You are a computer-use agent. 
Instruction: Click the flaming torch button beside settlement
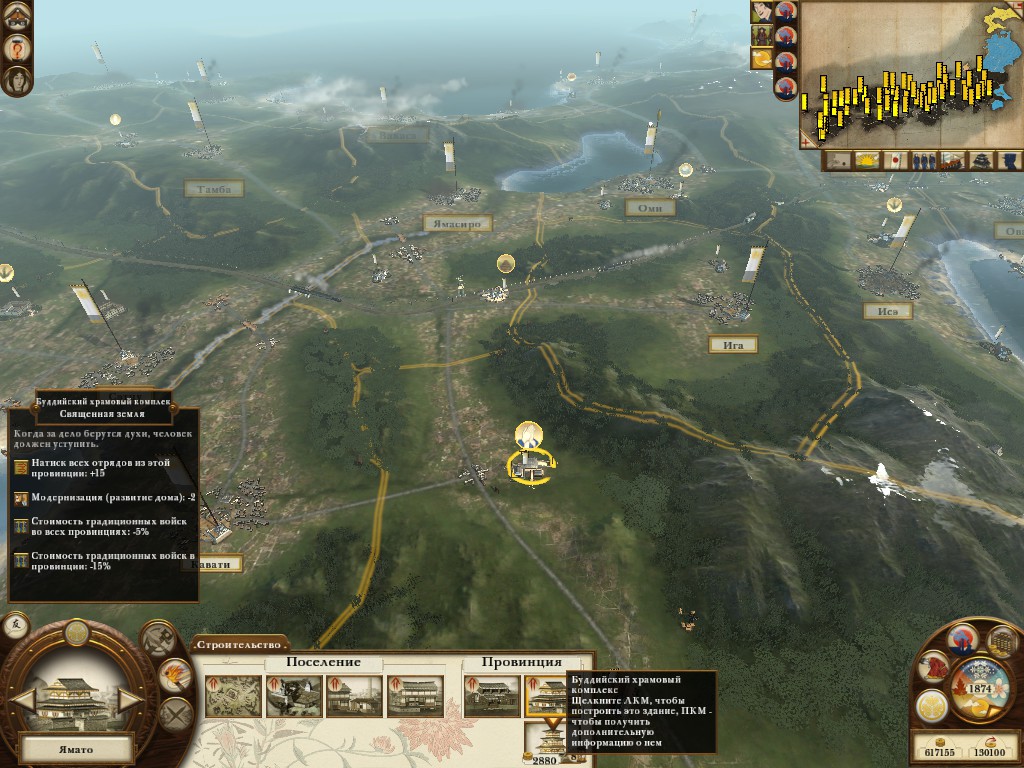click(176, 676)
